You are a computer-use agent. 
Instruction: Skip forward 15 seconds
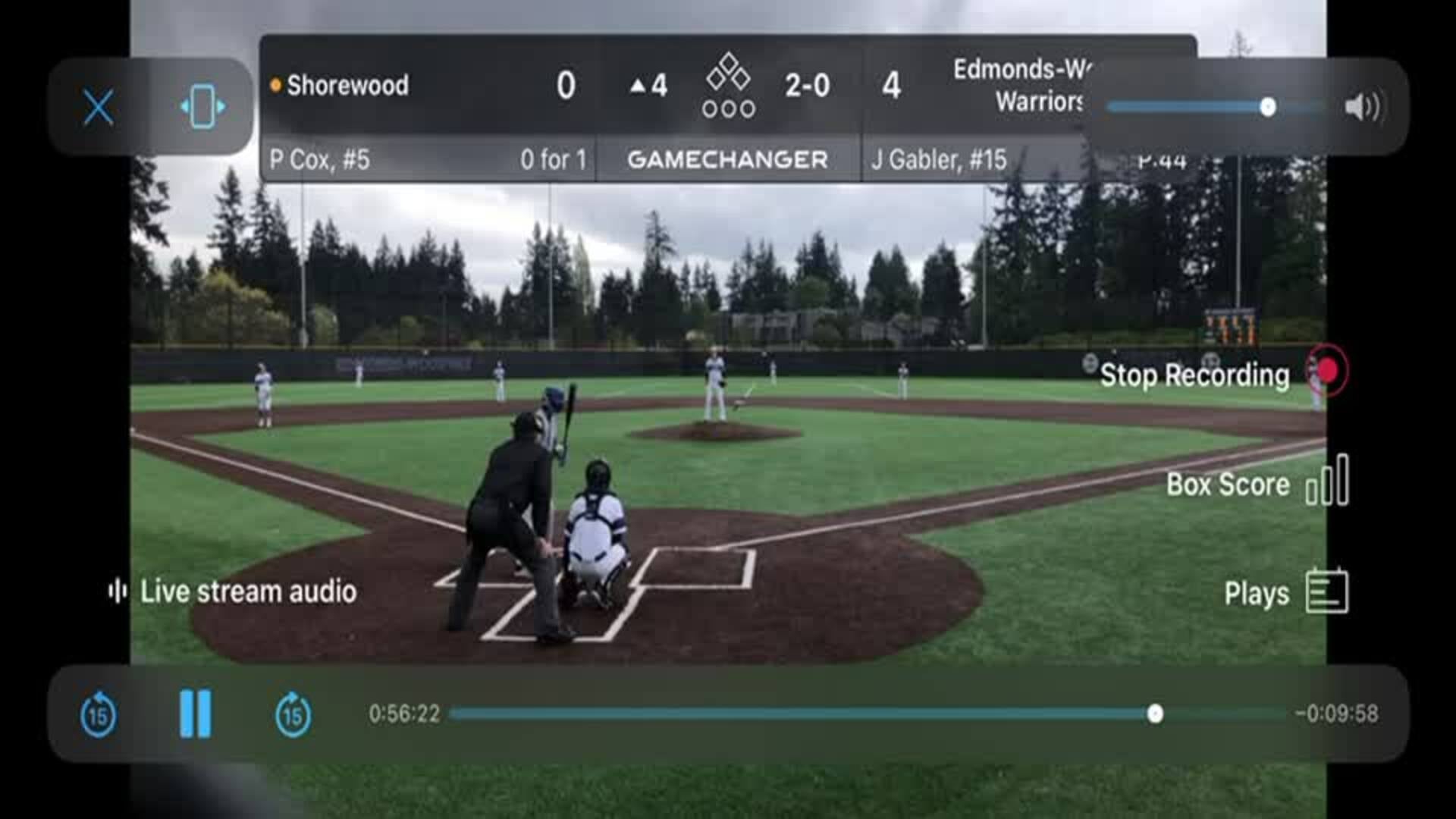click(292, 714)
